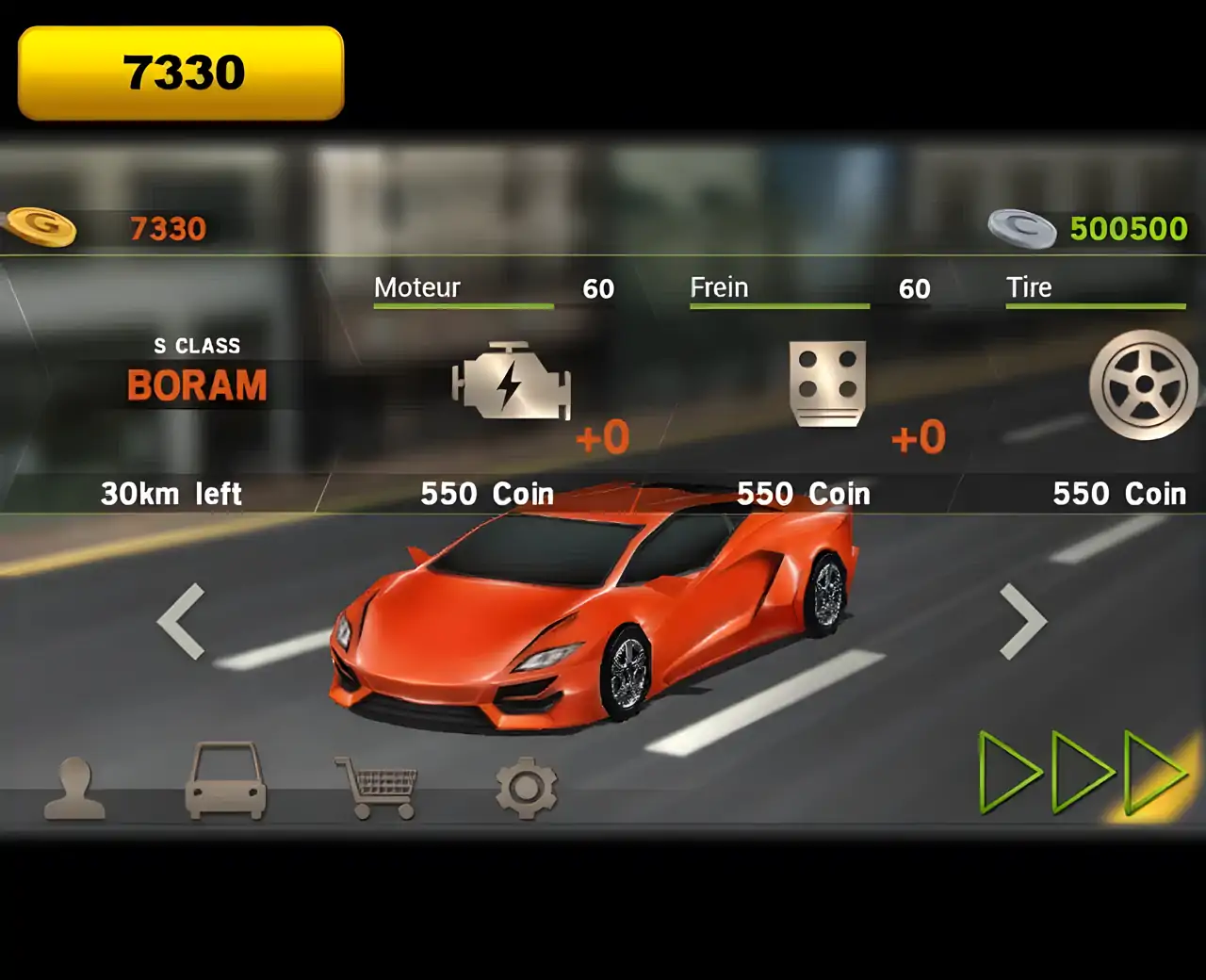
Task: Upgrade the Moteur engine icon
Action: pyautogui.click(x=512, y=381)
